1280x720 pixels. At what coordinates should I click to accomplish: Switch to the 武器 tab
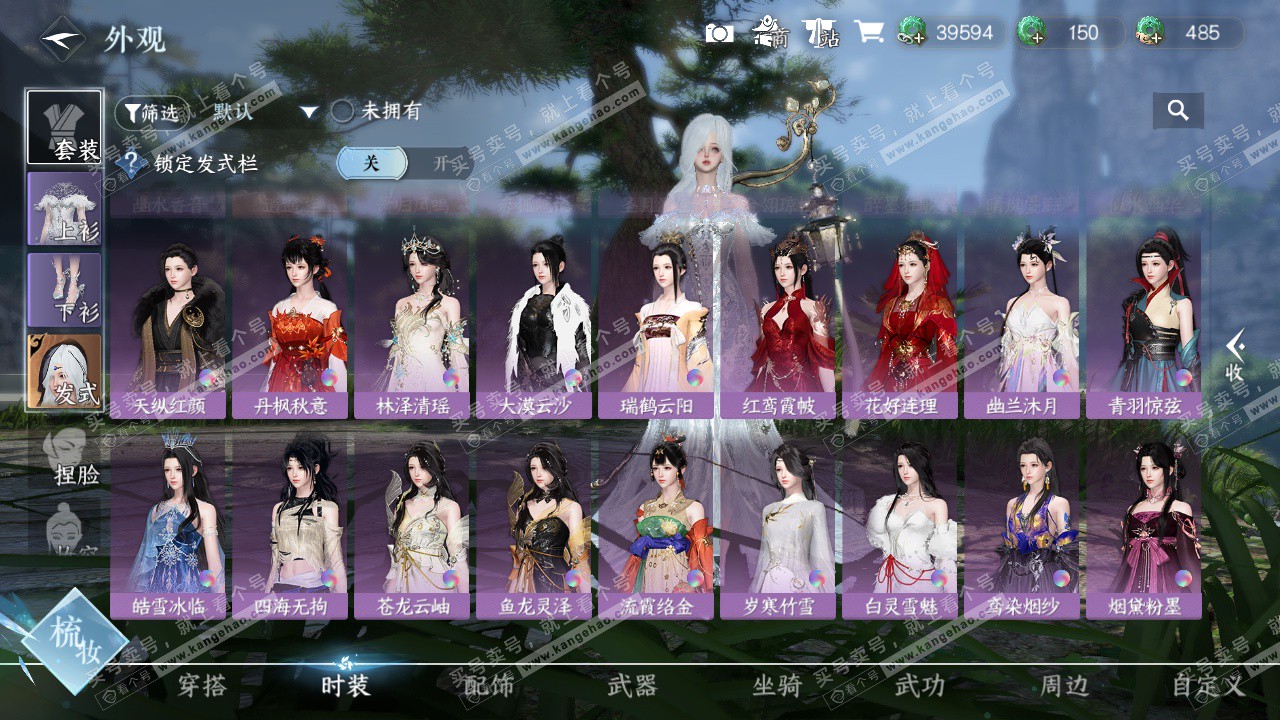632,686
